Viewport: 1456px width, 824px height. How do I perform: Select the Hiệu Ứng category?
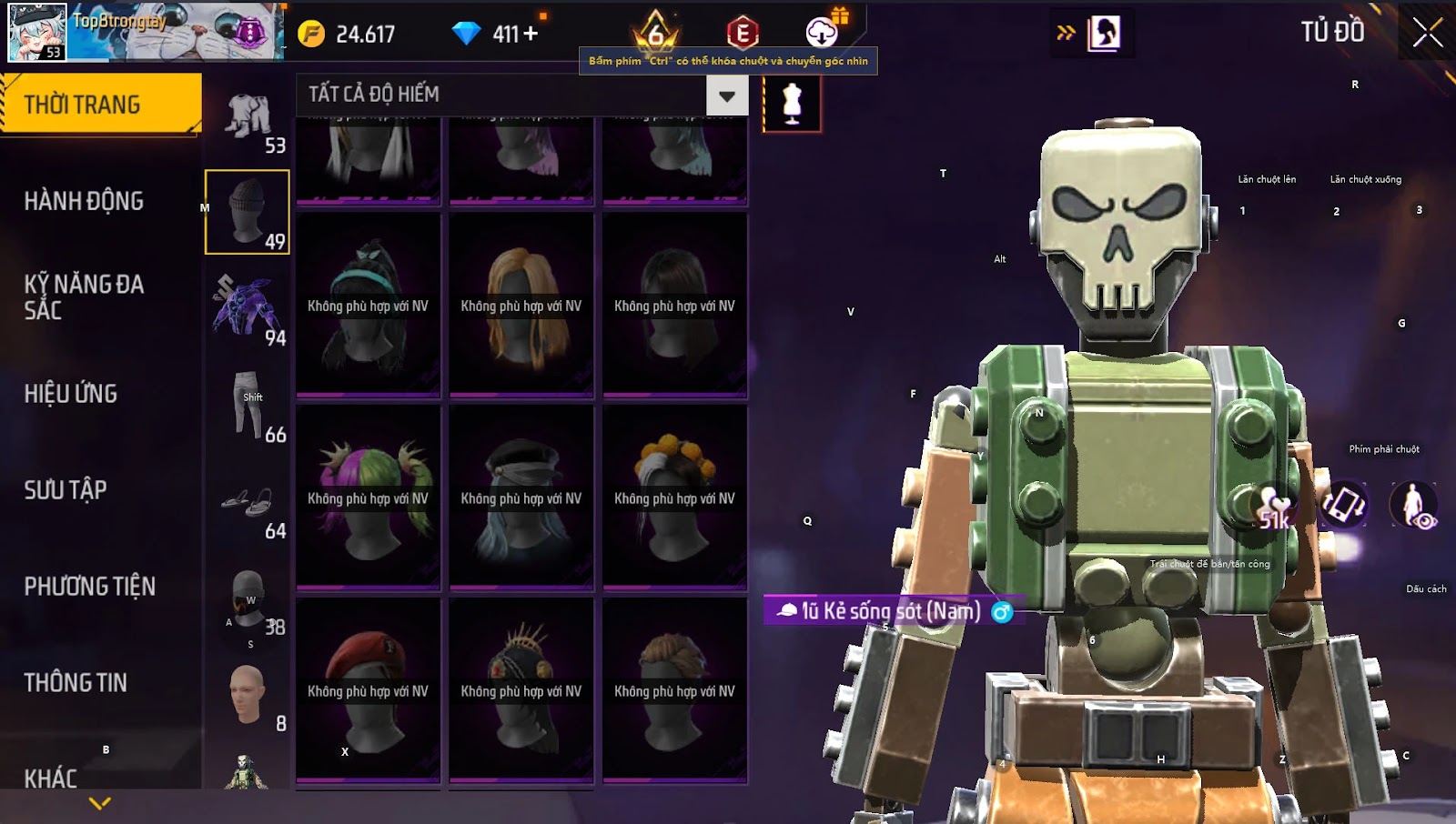tap(71, 394)
